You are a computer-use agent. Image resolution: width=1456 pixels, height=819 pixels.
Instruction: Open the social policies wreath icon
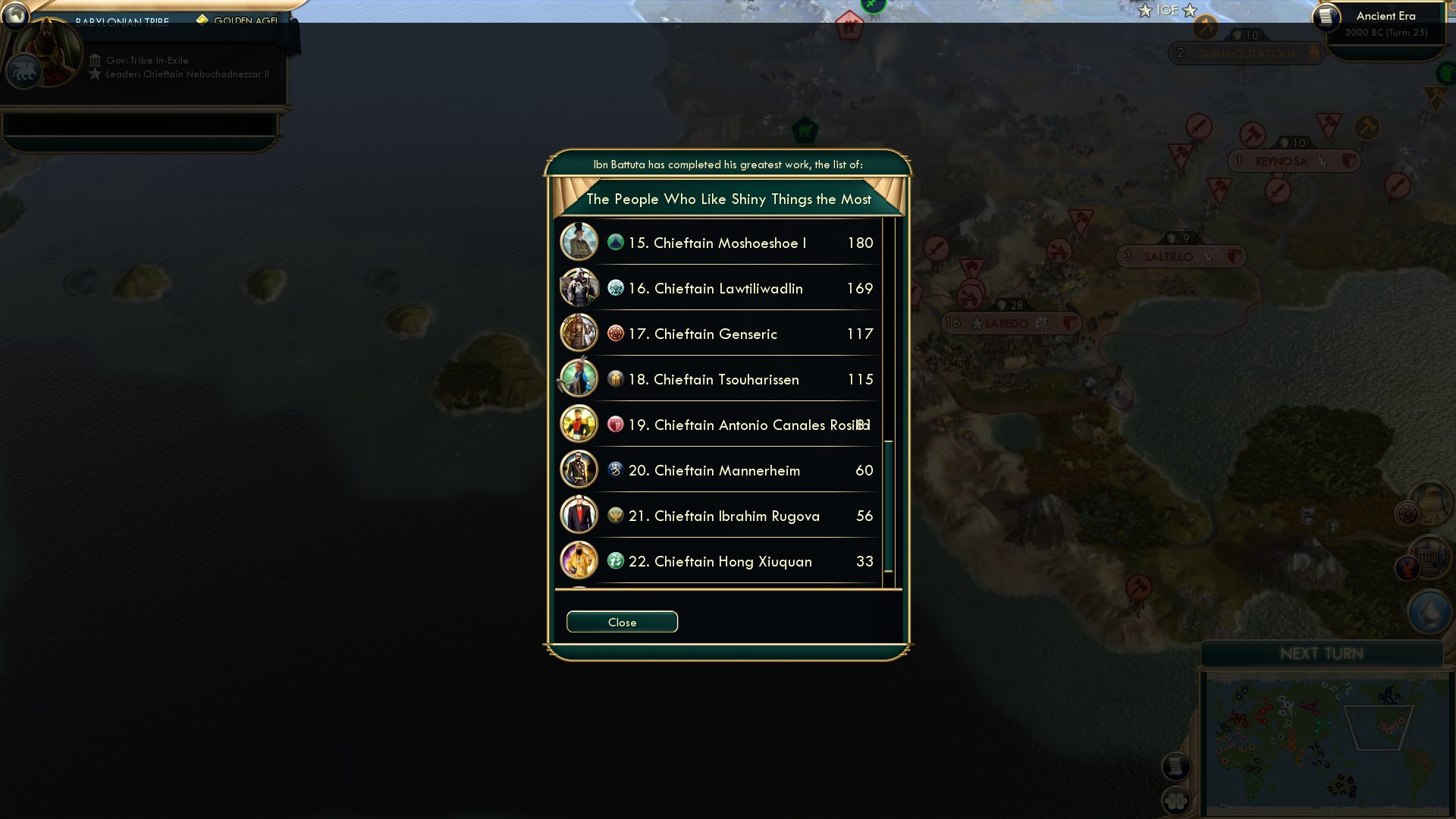click(x=1407, y=513)
